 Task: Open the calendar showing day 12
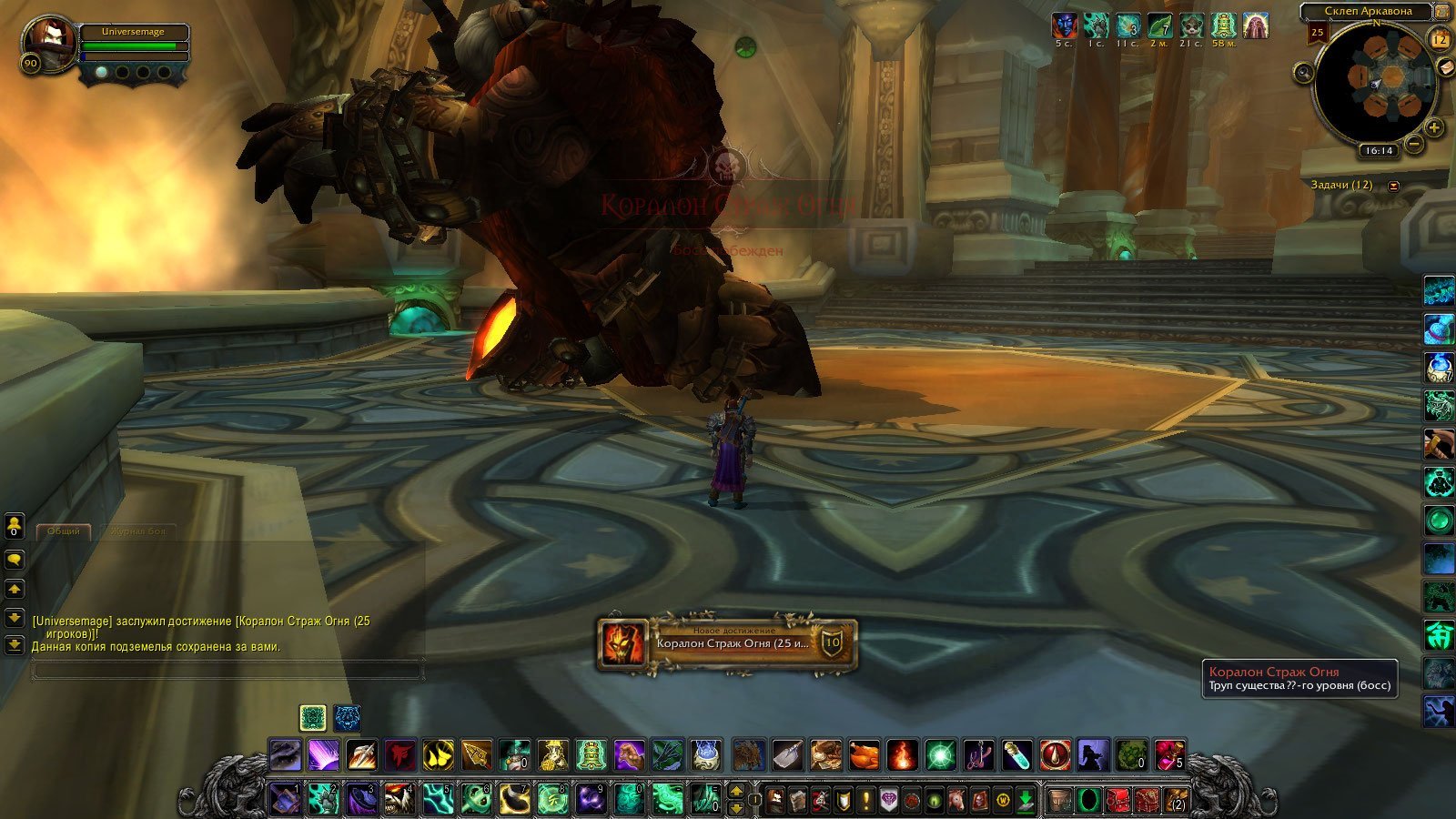(x=1440, y=39)
